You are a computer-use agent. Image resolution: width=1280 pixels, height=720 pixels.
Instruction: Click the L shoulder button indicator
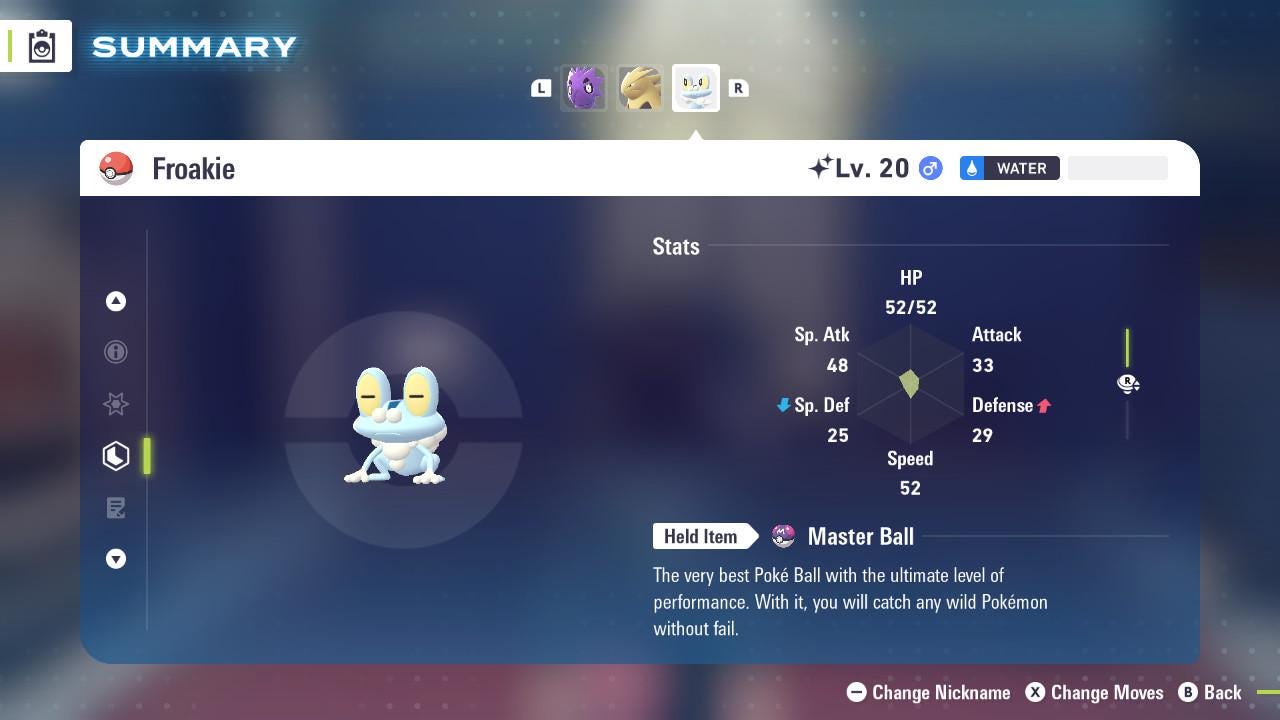(x=541, y=88)
